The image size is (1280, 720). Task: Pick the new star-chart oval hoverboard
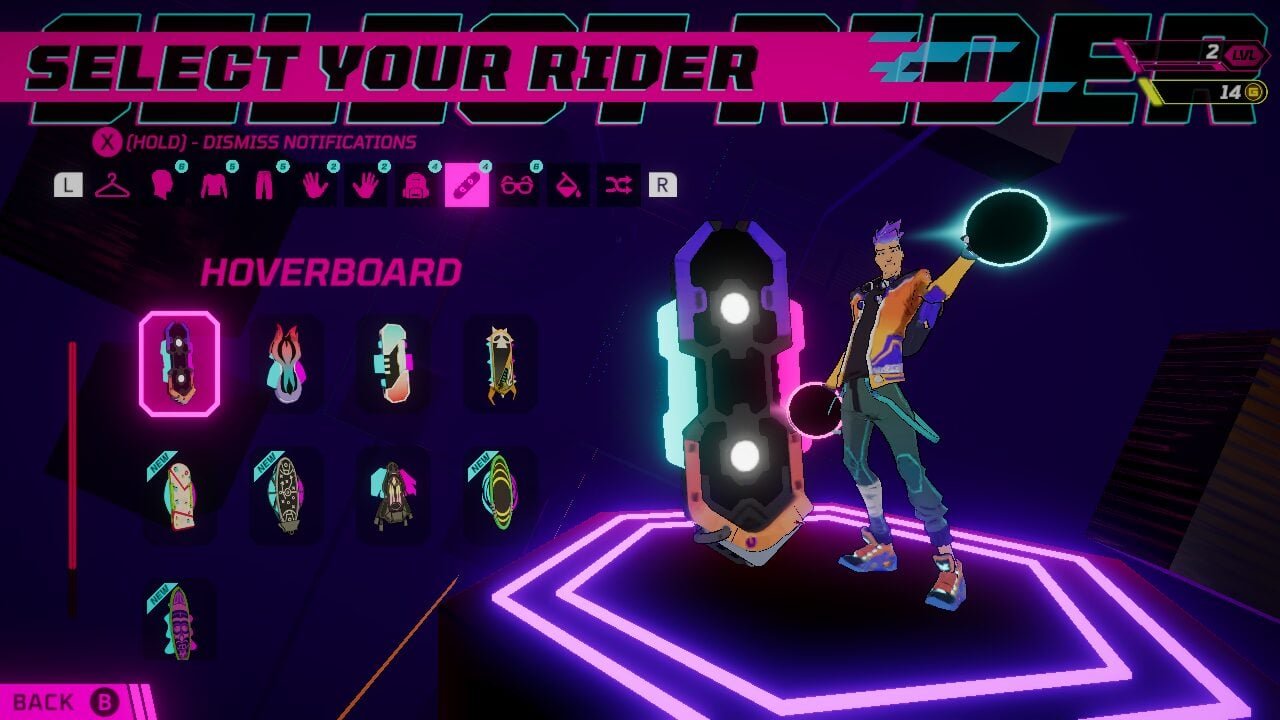tap(286, 495)
